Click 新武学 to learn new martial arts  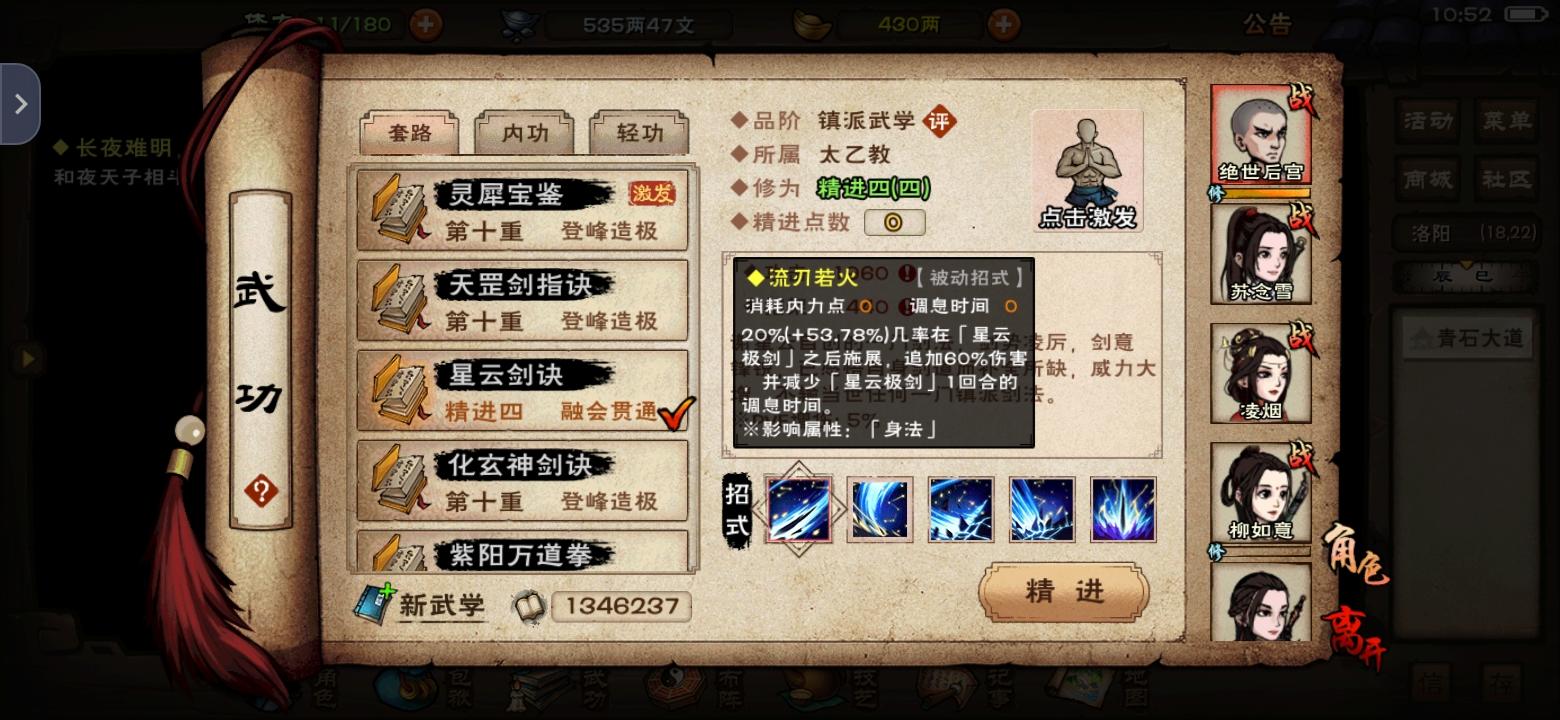[440, 606]
